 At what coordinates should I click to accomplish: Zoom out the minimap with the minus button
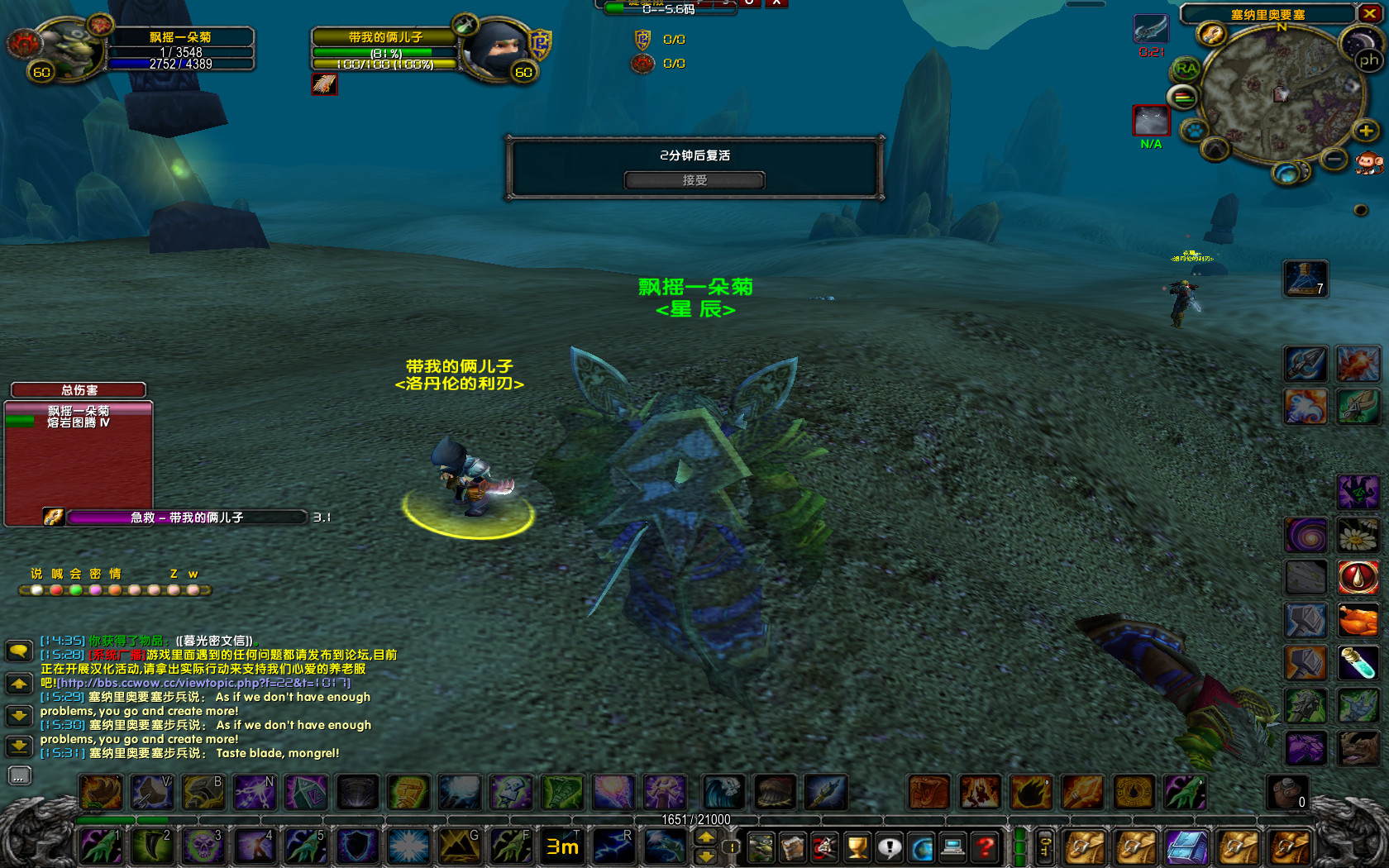pos(1334,158)
